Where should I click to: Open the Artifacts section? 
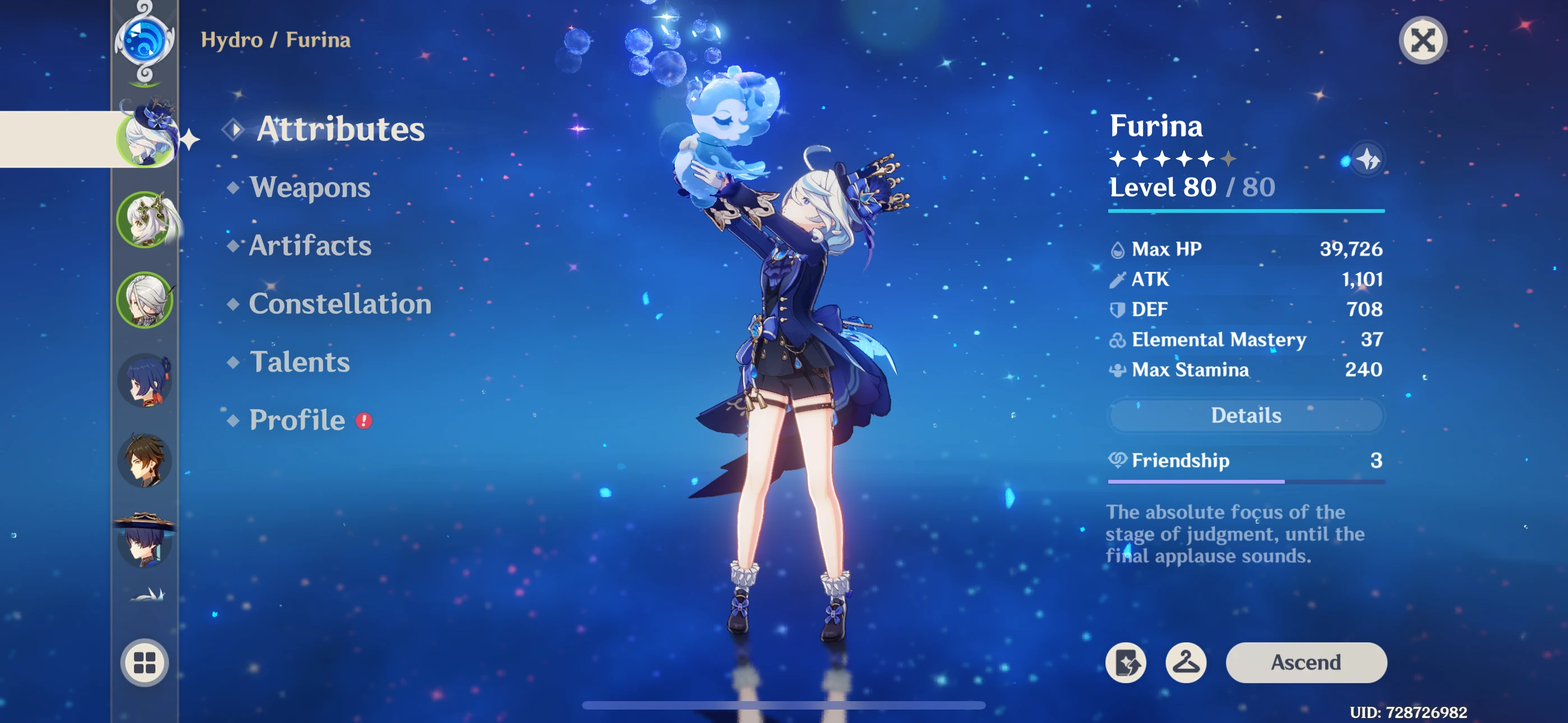(x=311, y=246)
